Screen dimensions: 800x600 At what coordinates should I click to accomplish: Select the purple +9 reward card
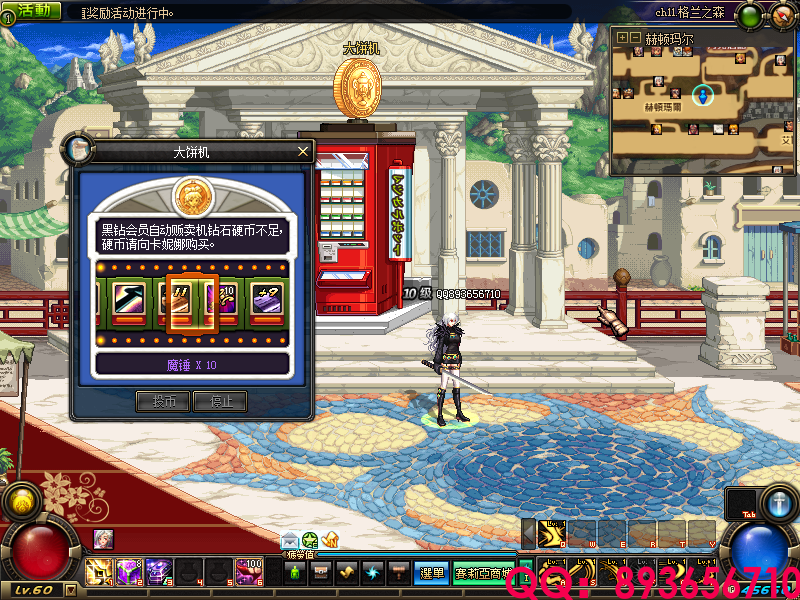266,298
